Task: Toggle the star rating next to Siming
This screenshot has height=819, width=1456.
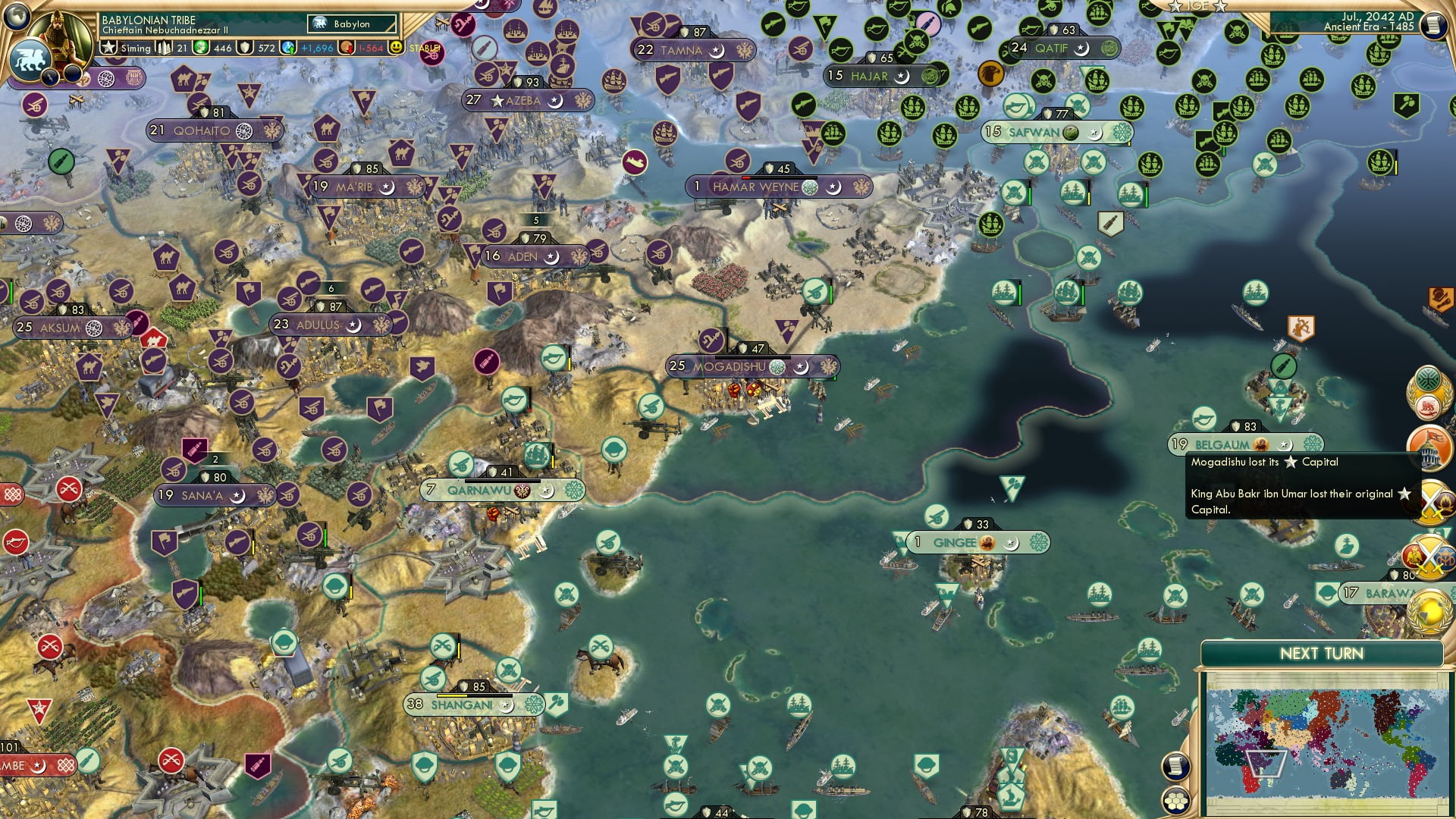Action: point(107,47)
